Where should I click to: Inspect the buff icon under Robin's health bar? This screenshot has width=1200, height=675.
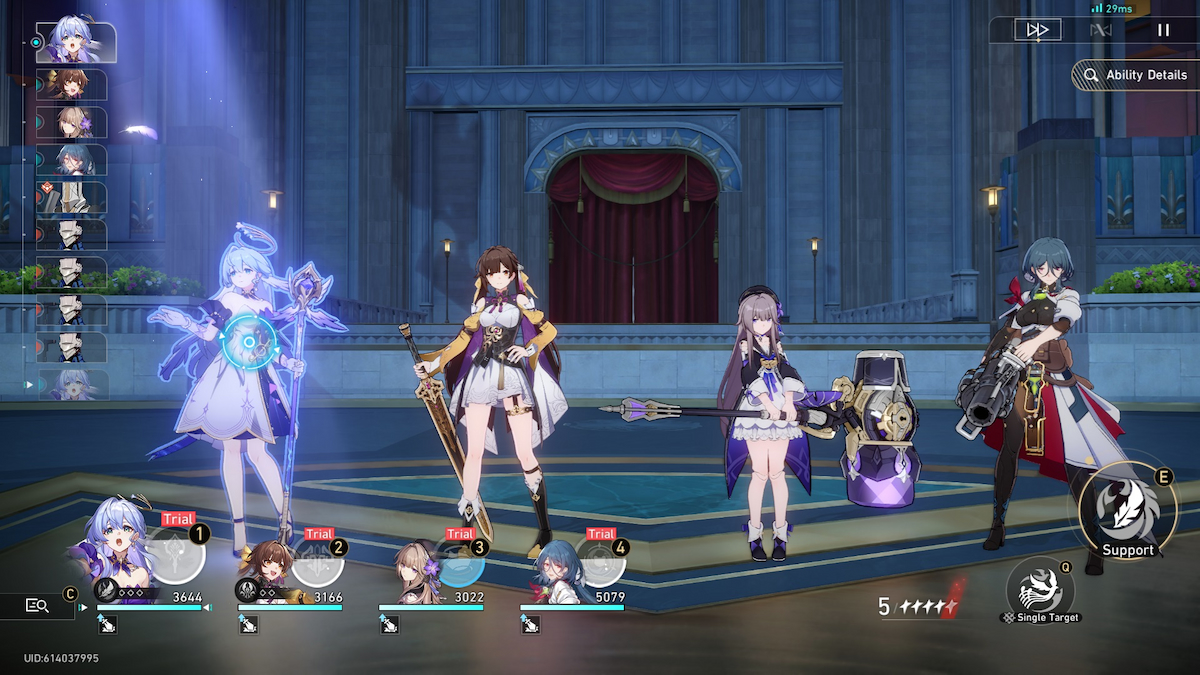[107, 625]
